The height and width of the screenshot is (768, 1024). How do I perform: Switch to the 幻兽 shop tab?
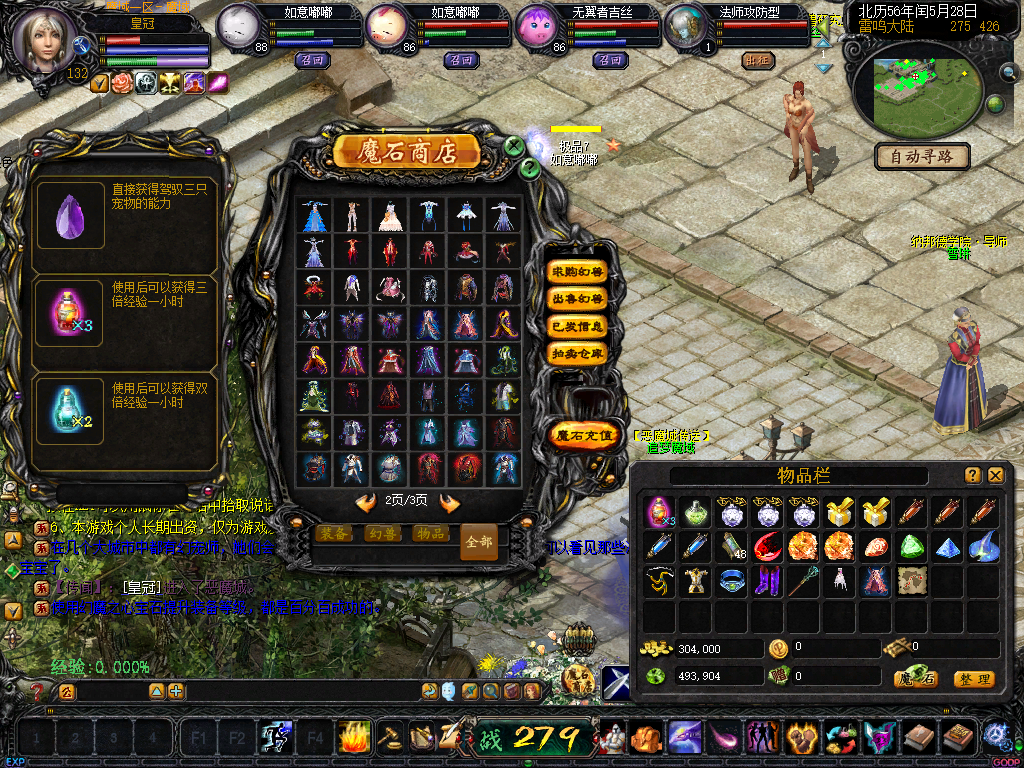click(x=381, y=534)
